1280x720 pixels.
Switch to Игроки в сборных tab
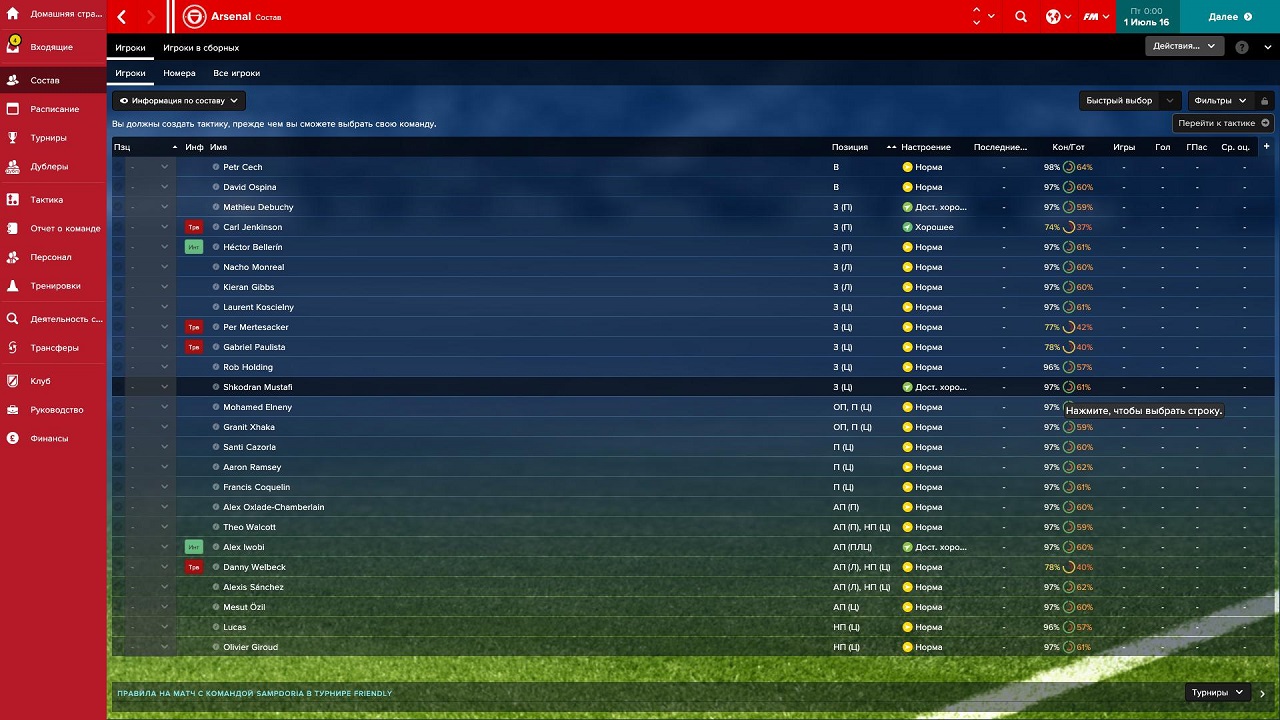tap(201, 48)
